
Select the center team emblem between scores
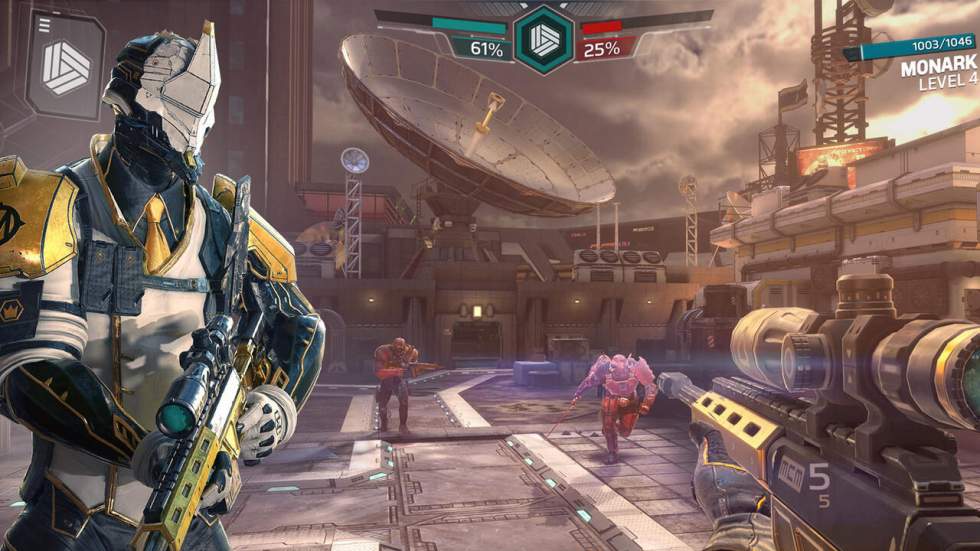point(544,39)
